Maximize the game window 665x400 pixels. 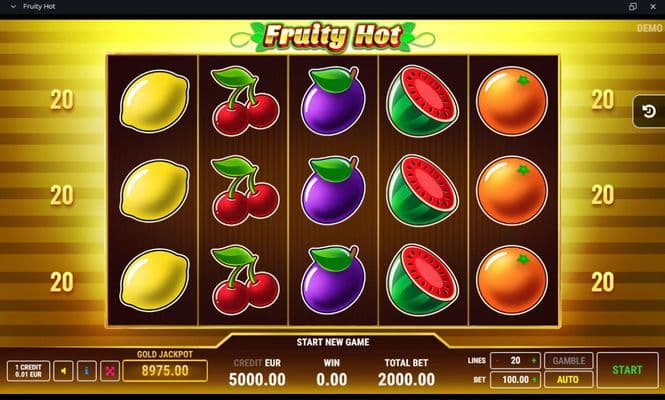click(x=632, y=6)
